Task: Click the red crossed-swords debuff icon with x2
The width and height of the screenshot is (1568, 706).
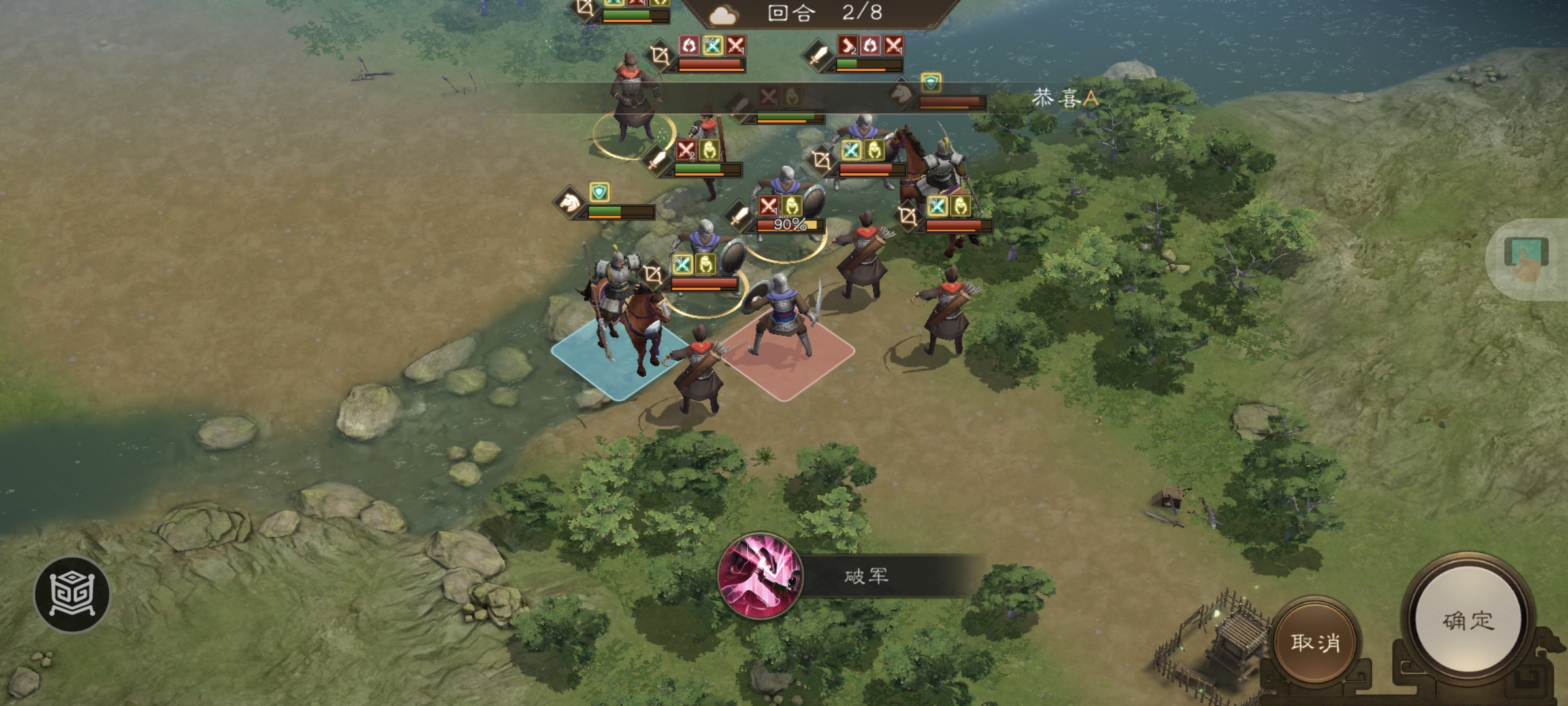Action: [686, 150]
